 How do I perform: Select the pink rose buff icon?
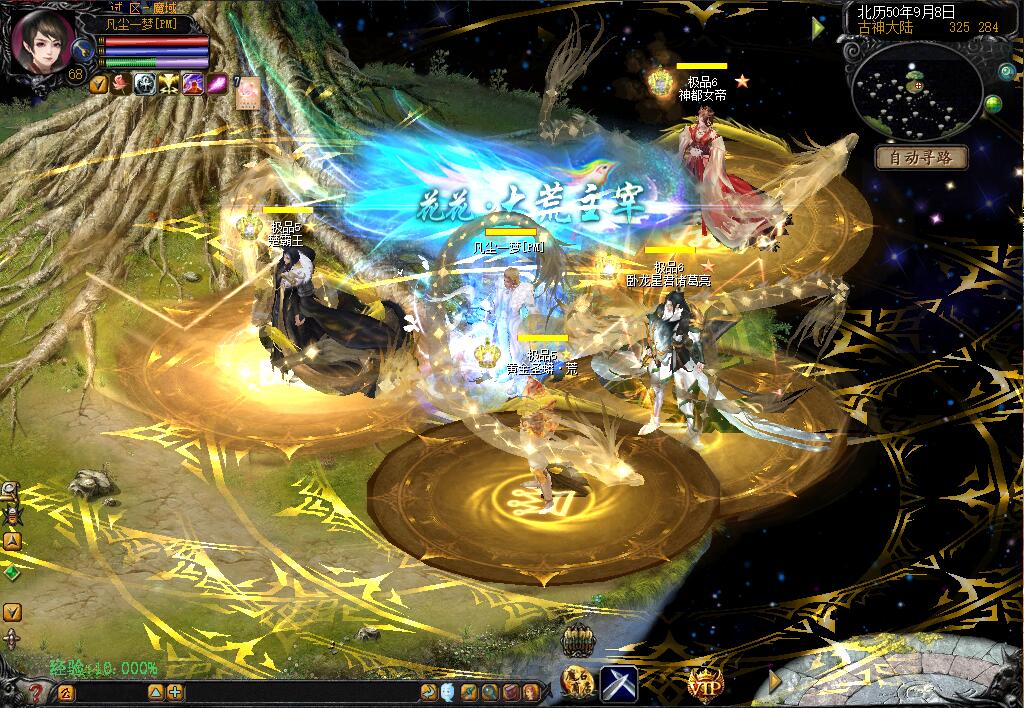121,85
